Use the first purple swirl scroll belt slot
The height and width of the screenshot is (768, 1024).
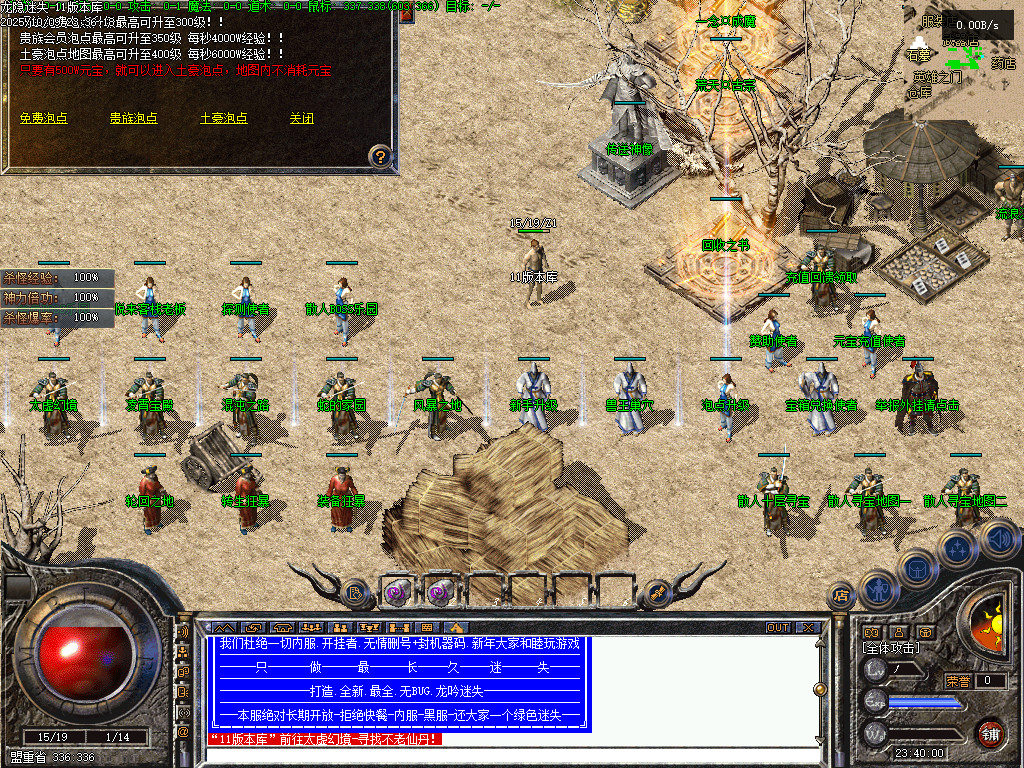(x=398, y=593)
